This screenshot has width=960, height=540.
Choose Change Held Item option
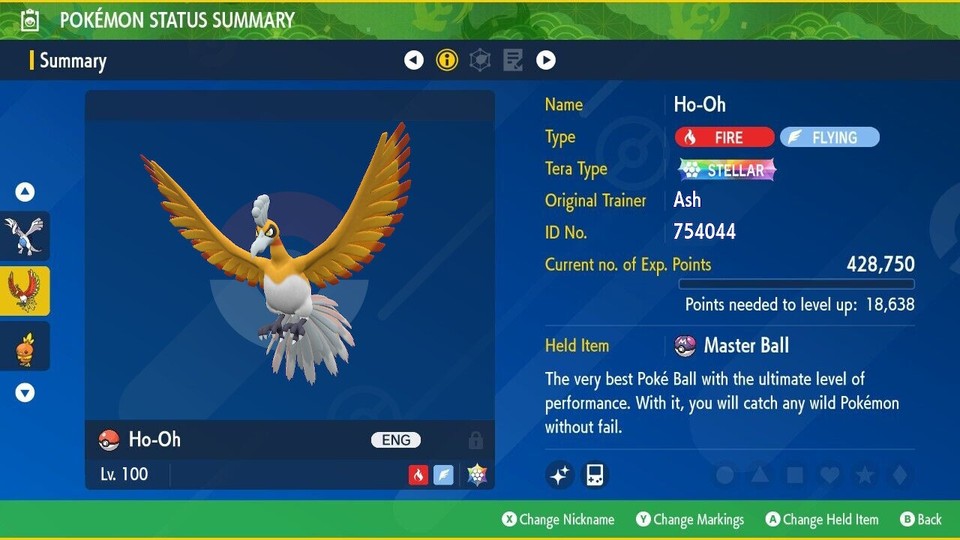(x=822, y=519)
